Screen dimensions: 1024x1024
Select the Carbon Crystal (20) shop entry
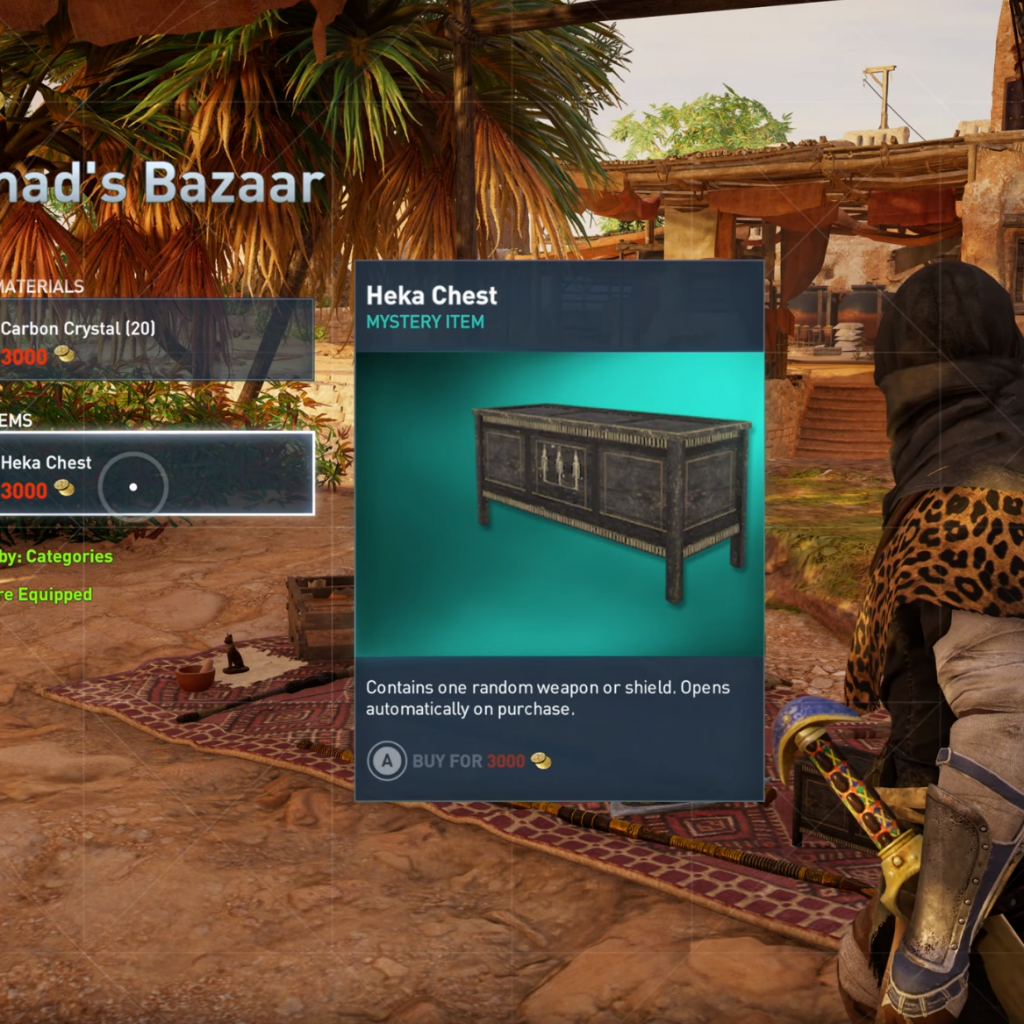(x=155, y=340)
